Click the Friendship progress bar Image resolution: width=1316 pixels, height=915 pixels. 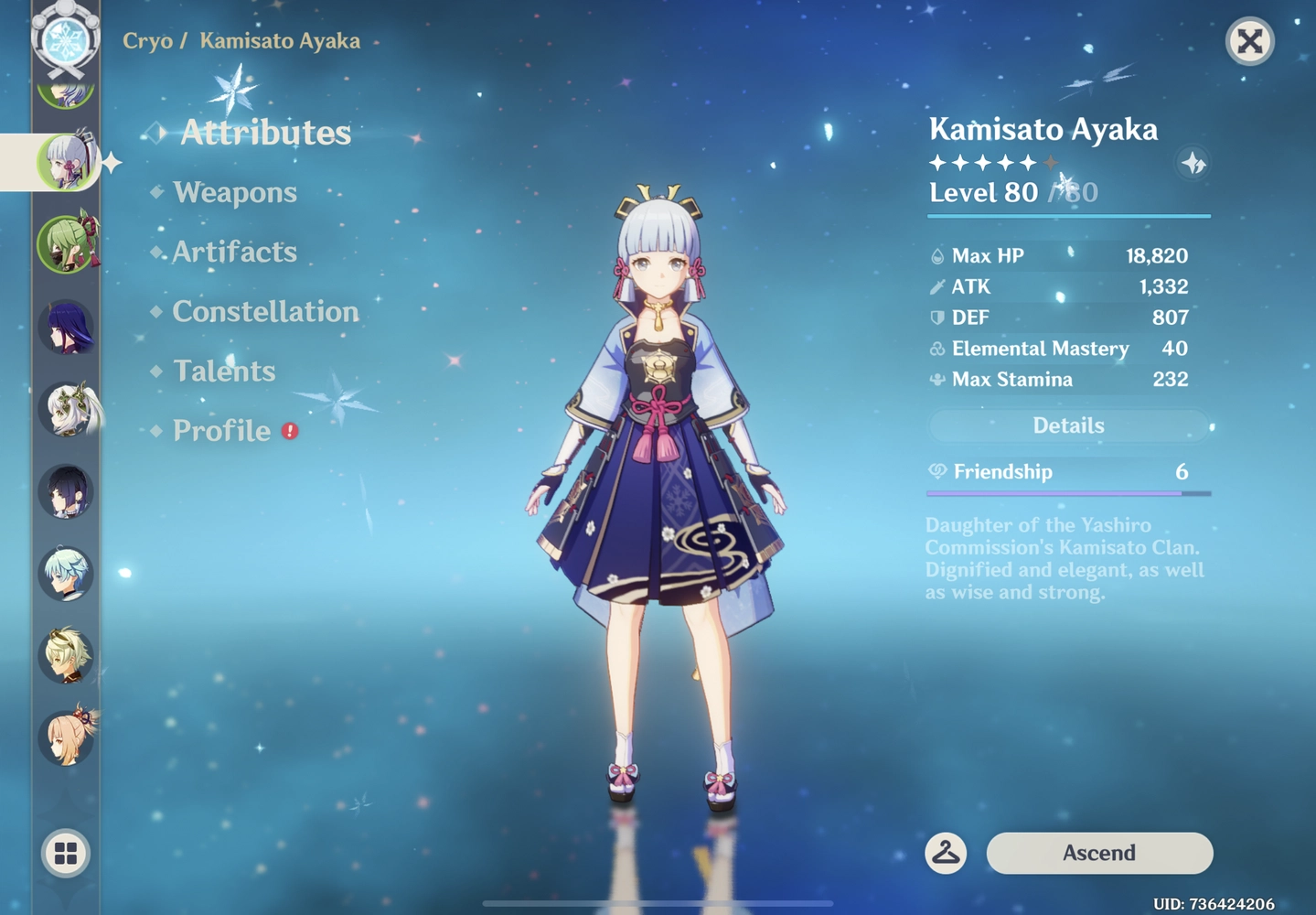pyautogui.click(x=1068, y=491)
